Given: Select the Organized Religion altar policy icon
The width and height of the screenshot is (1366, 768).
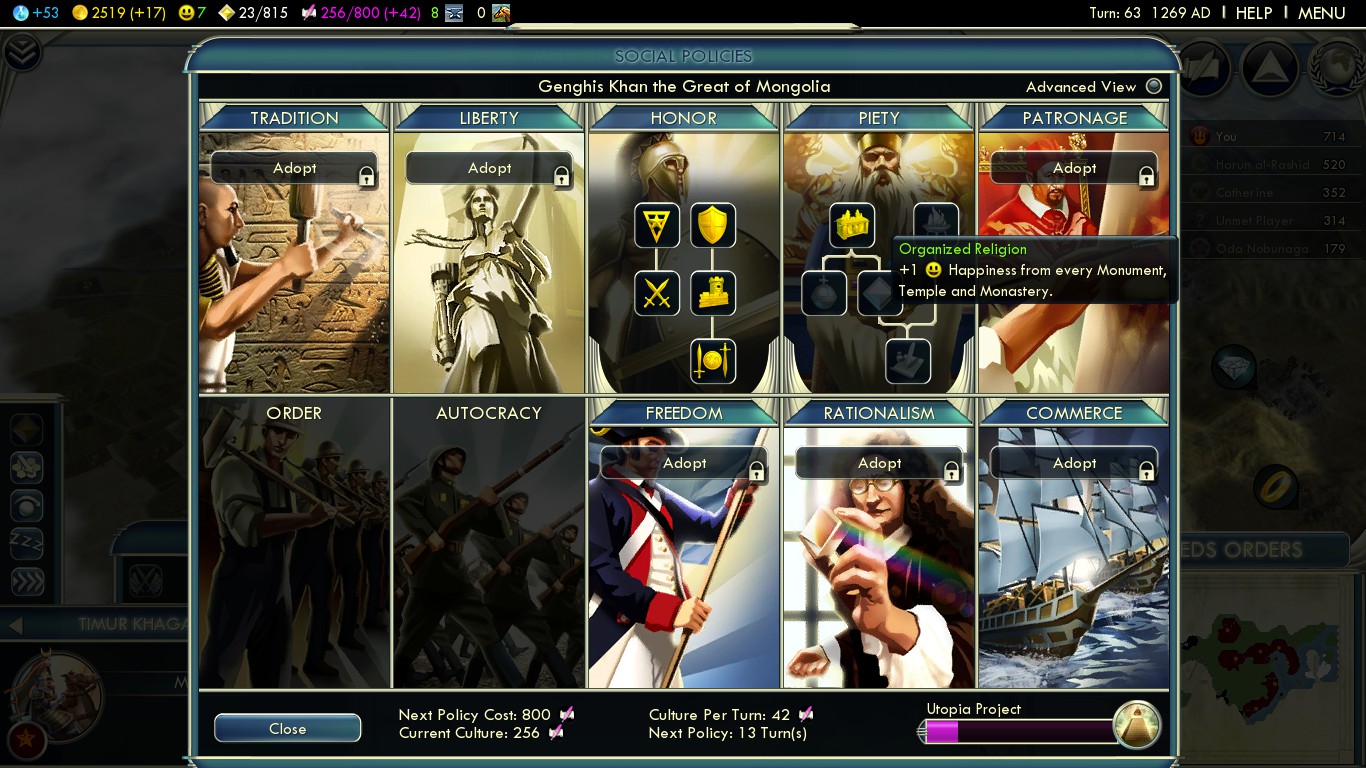Looking at the screenshot, I should [852, 226].
